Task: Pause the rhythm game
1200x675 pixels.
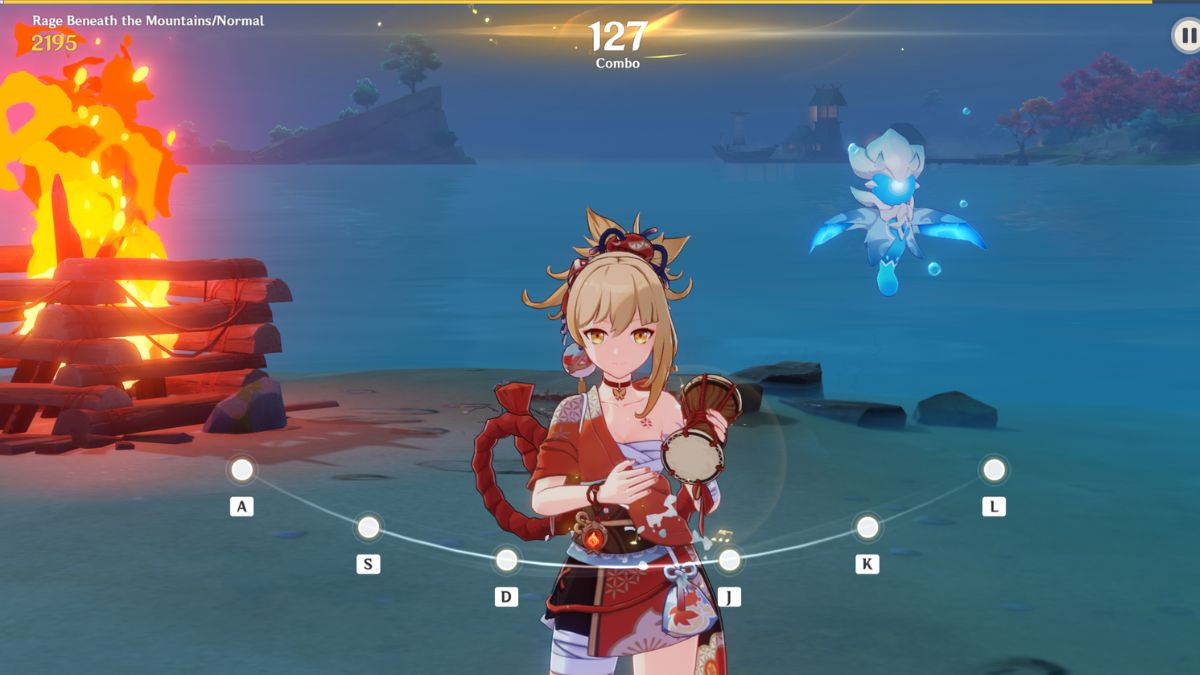Action: tap(1185, 37)
